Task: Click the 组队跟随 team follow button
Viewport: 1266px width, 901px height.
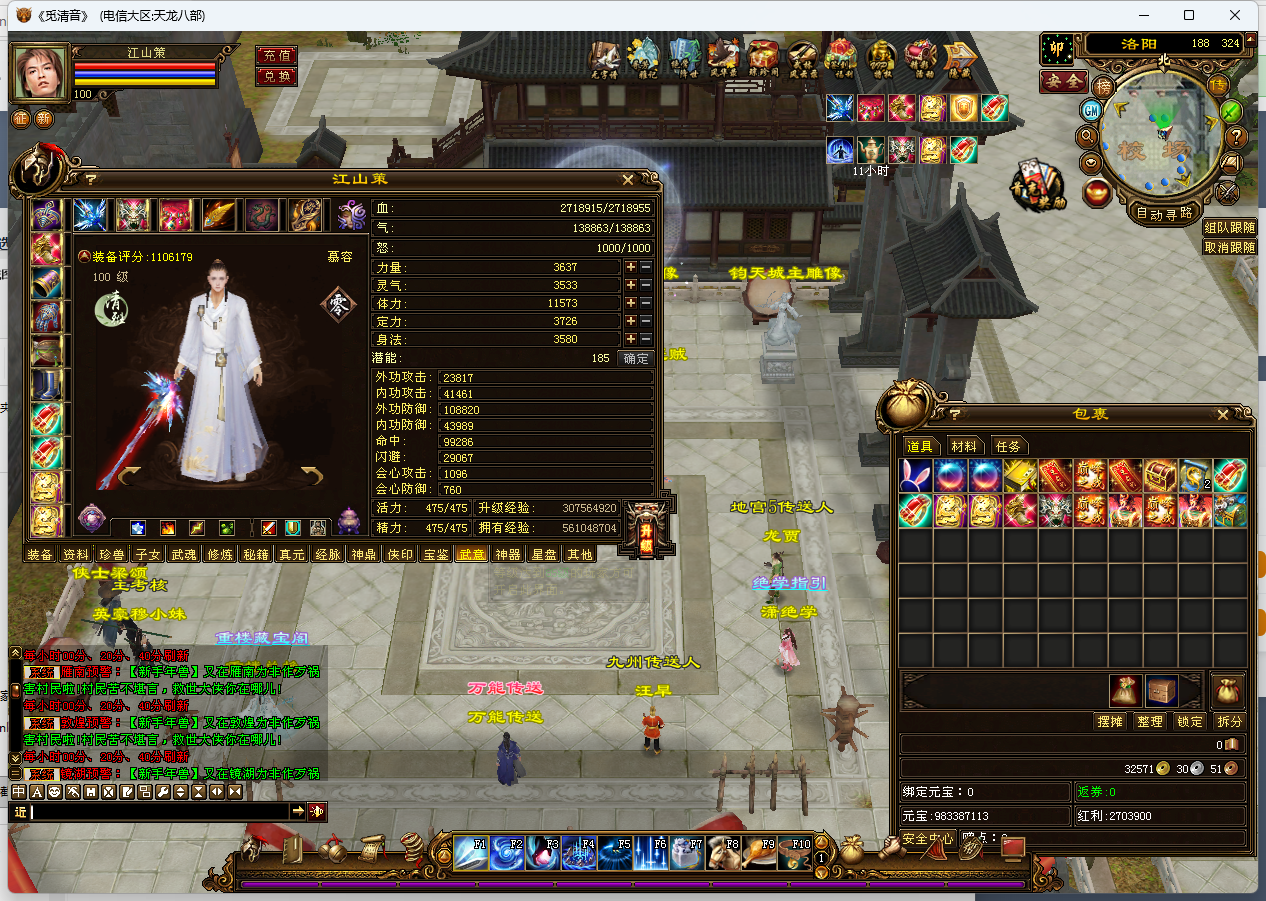Action: [1229, 228]
